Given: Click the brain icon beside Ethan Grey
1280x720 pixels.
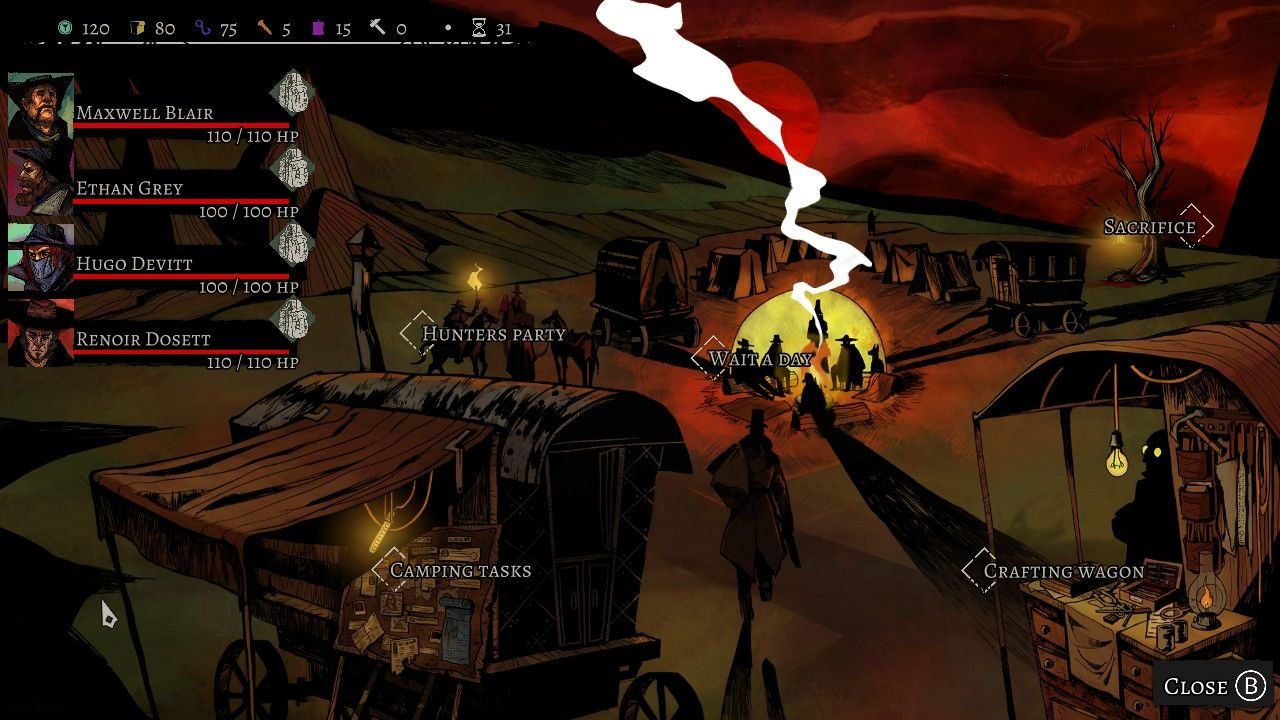Looking at the screenshot, I should [292, 168].
